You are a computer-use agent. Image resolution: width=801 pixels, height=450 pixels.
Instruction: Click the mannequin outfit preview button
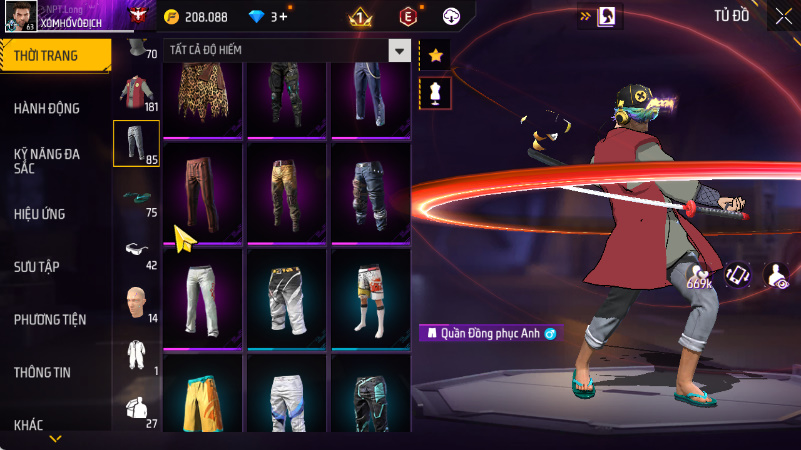click(x=436, y=93)
